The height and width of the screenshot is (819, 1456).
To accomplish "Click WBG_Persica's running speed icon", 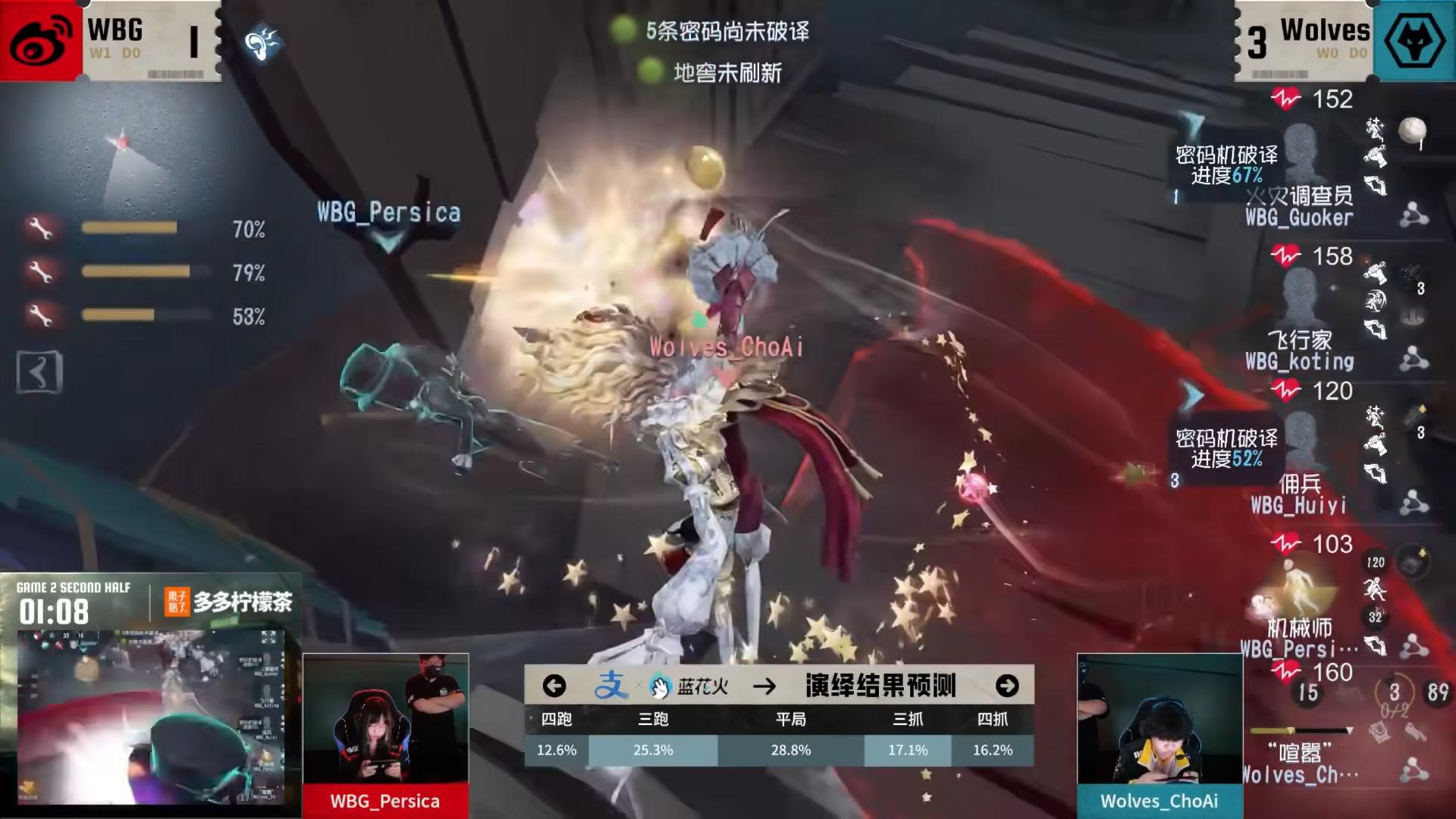I will [x=1374, y=588].
